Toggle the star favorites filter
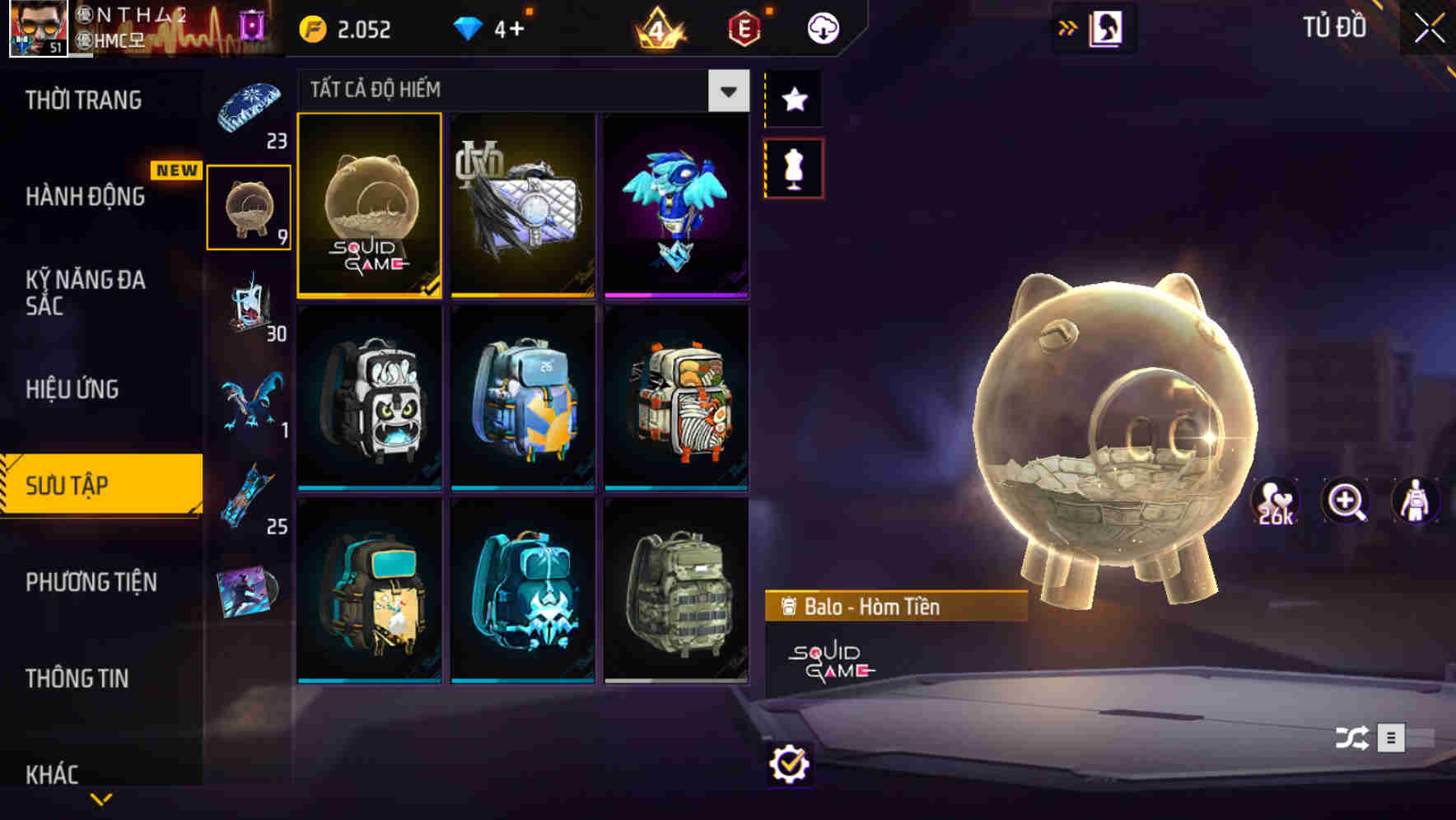The image size is (1456, 820). click(x=794, y=100)
